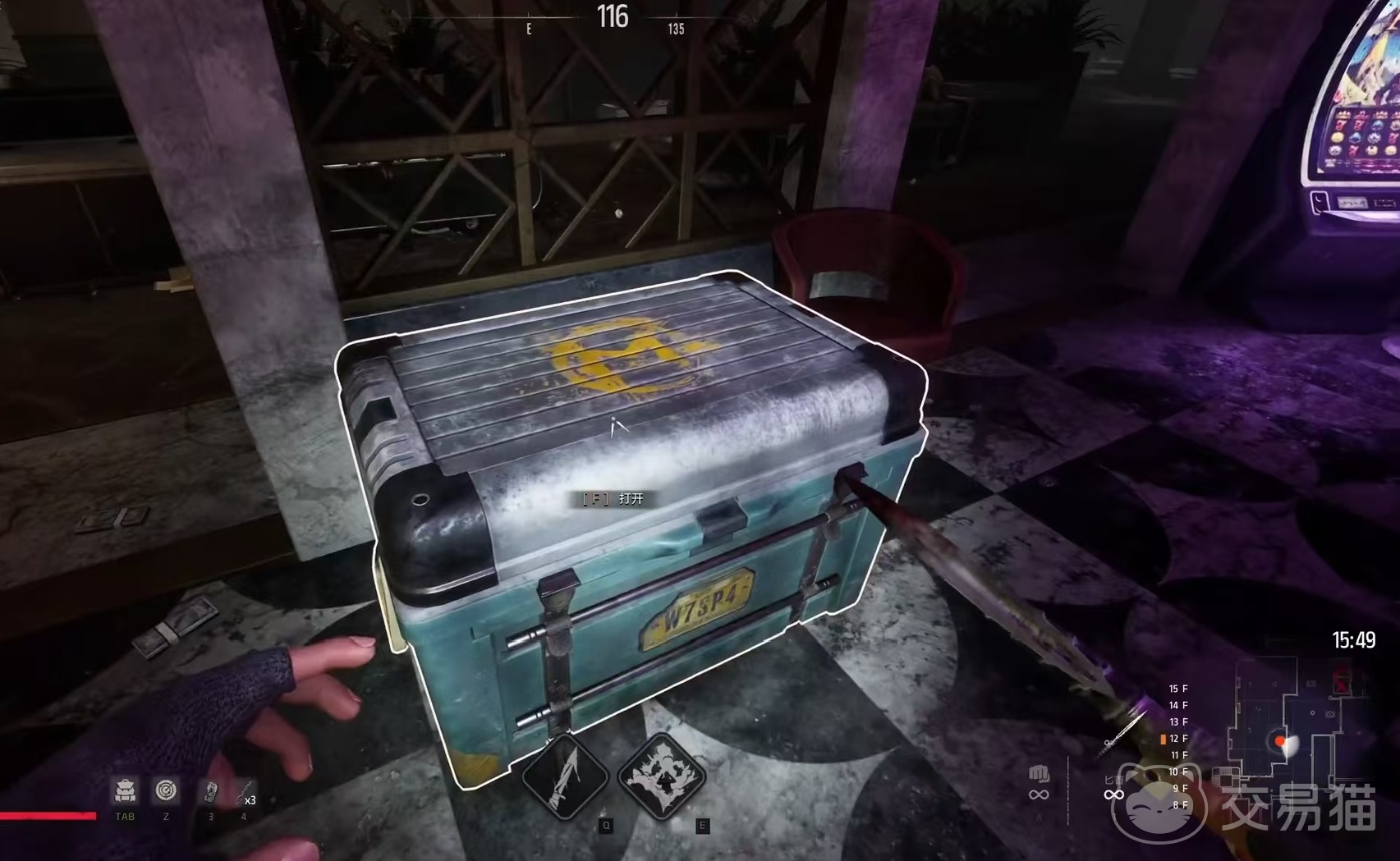Viewport: 1400px width, 861px height.
Task: Activate the dagger ability icon
Action: [566, 775]
